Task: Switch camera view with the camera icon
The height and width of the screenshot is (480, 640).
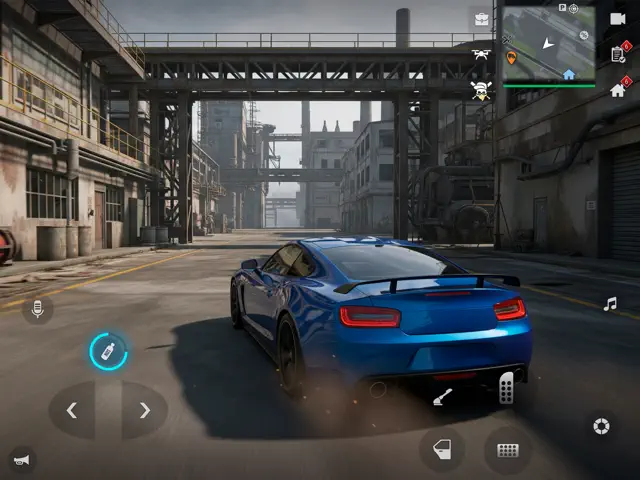Action: tap(617, 19)
